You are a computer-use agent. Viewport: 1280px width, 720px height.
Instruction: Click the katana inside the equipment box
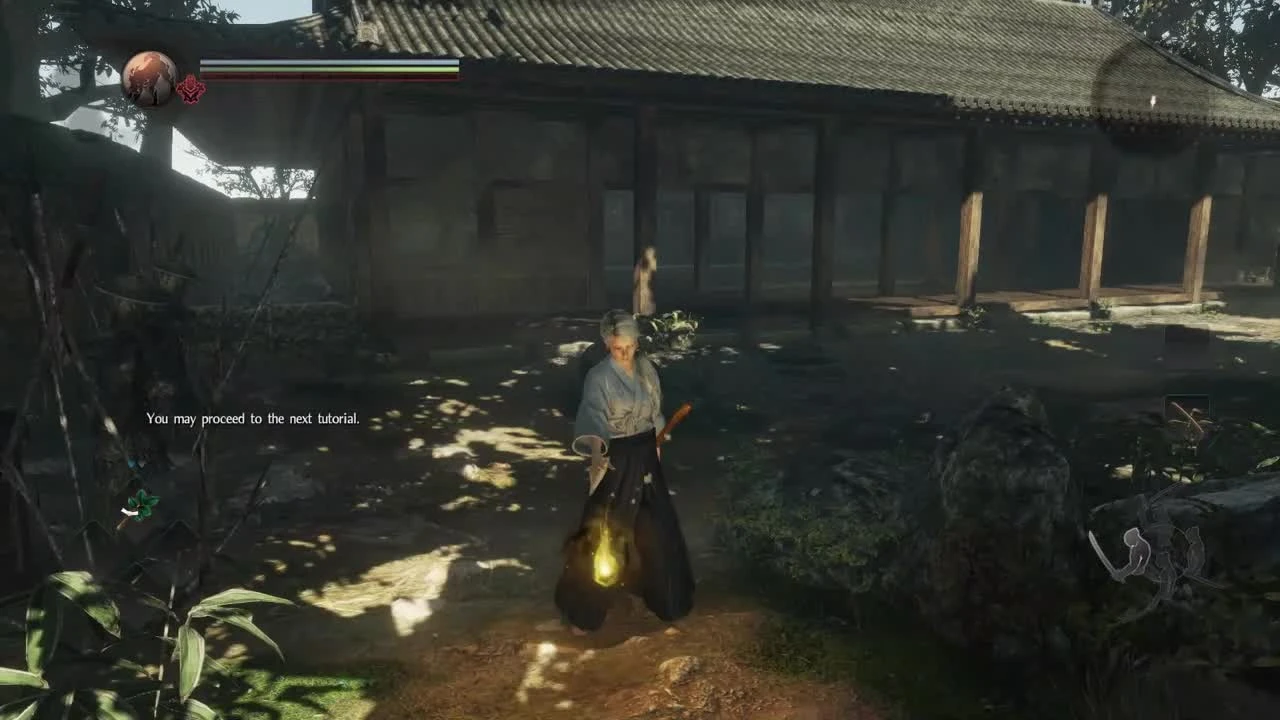tap(1187, 416)
